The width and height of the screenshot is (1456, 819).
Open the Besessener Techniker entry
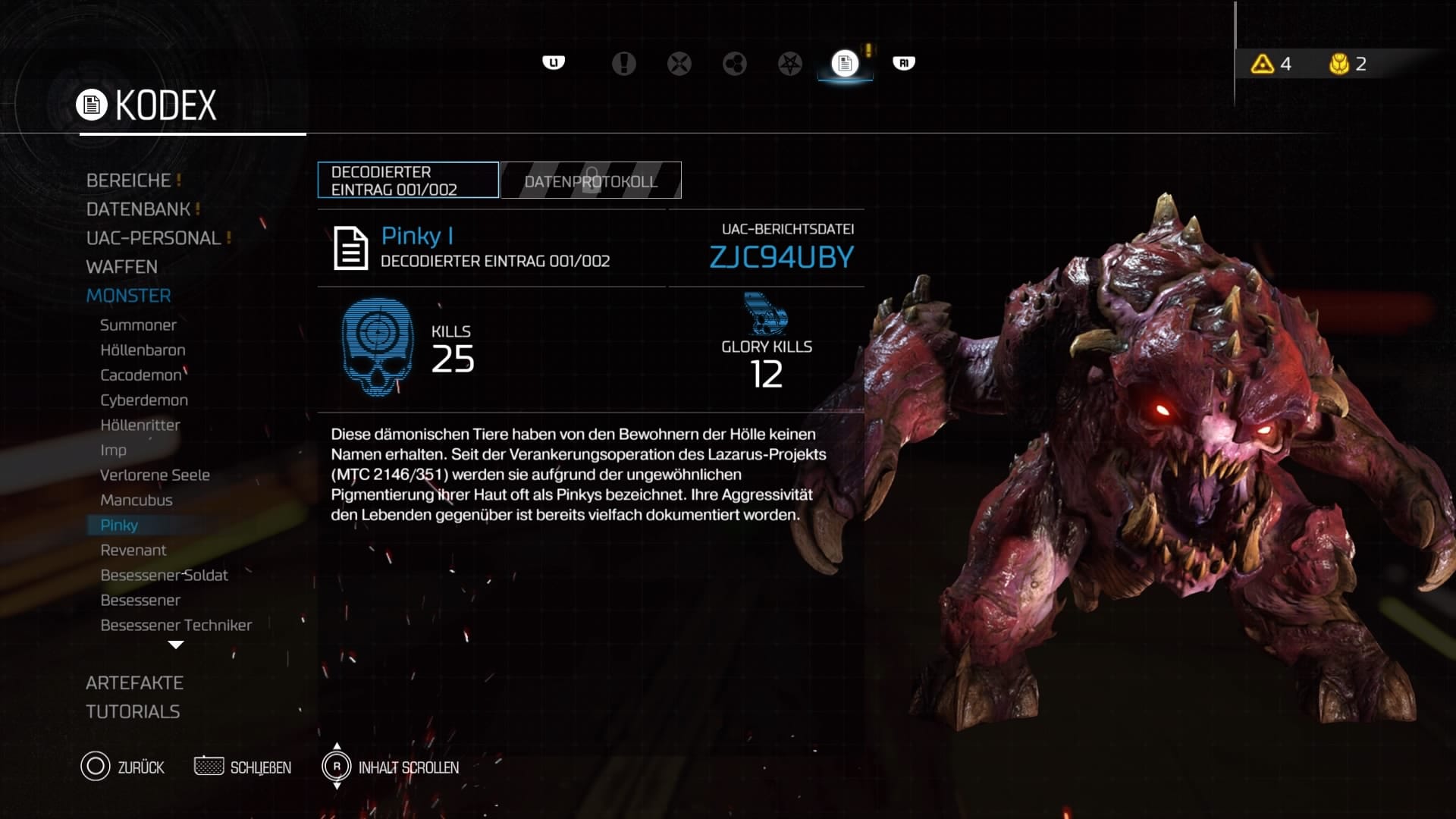click(x=176, y=626)
